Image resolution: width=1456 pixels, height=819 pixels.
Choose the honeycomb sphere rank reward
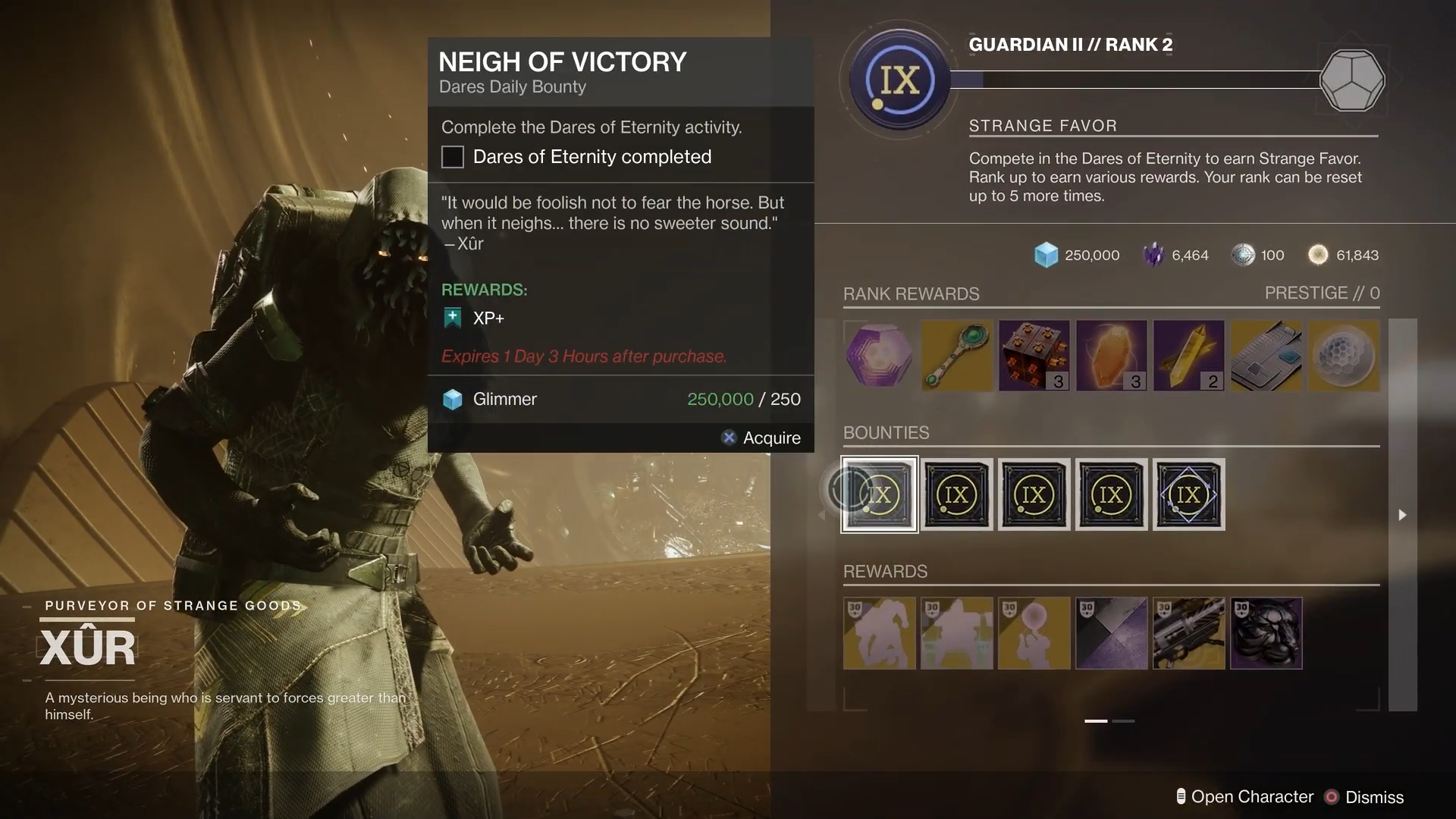click(x=1344, y=356)
